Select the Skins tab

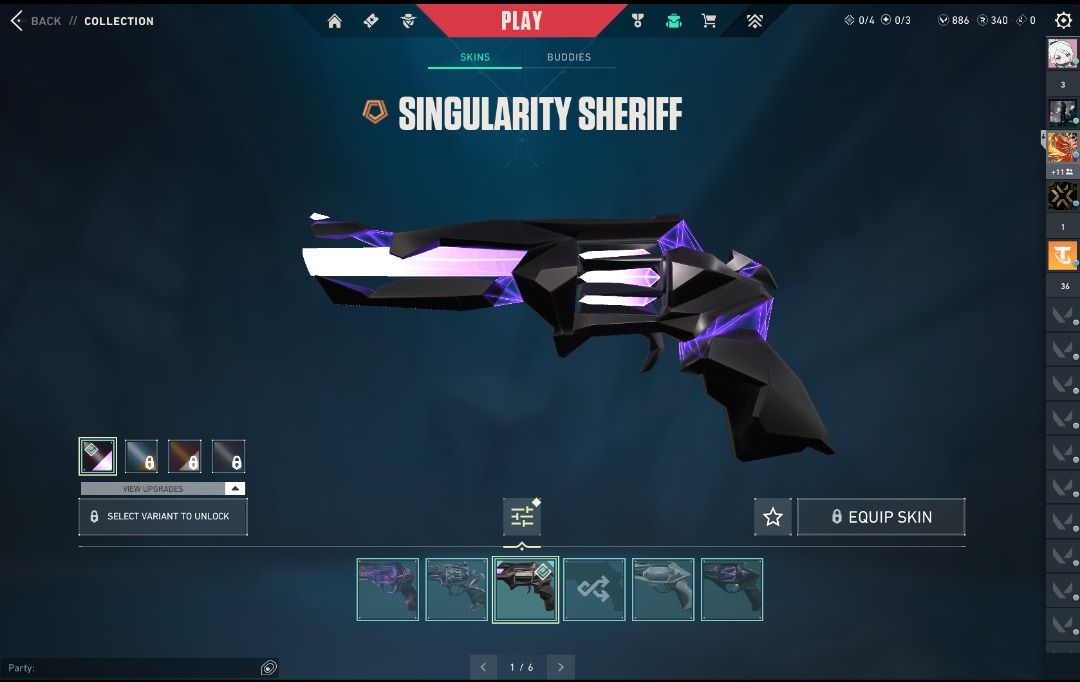(475, 57)
